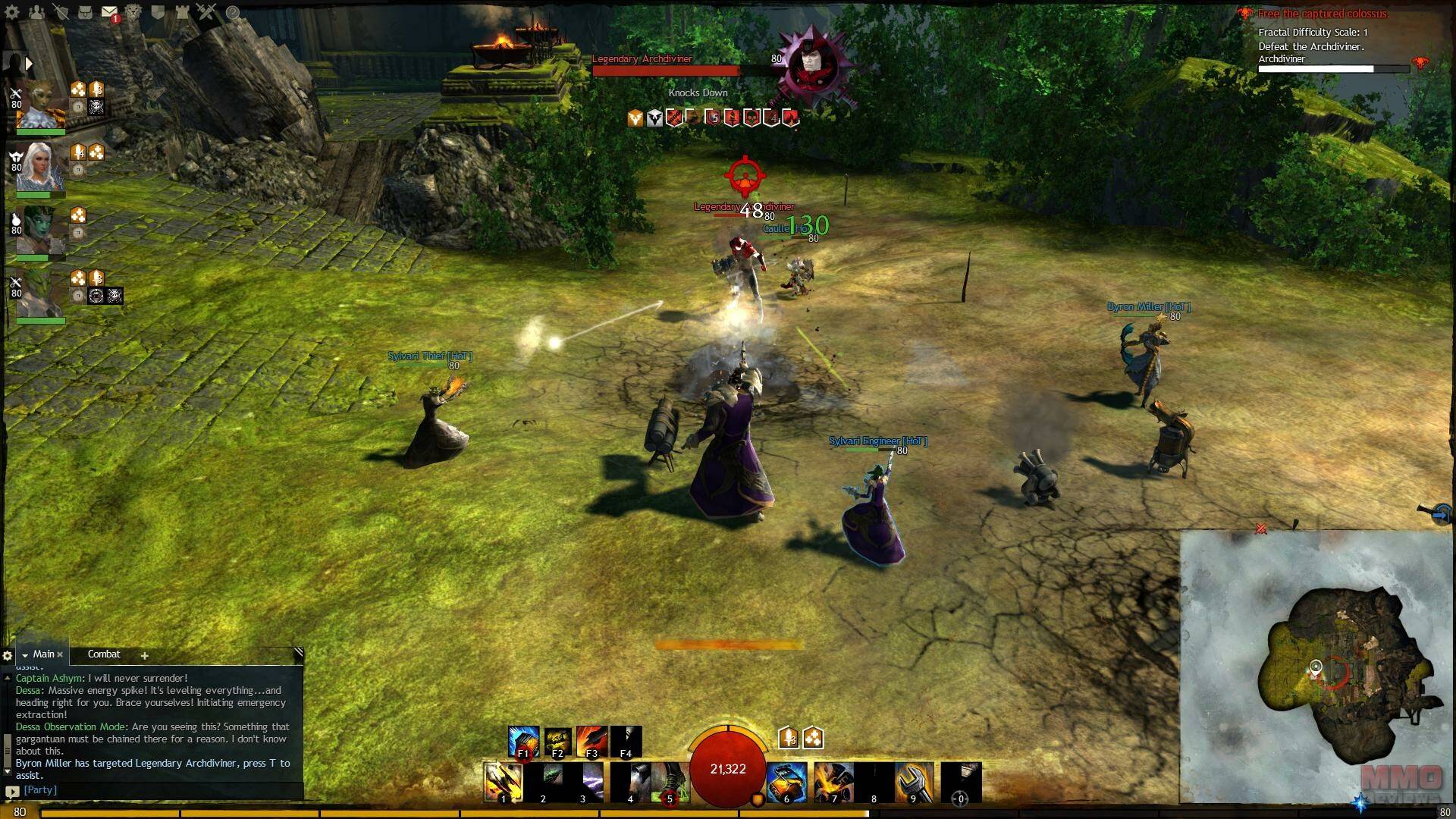This screenshot has width=1456, height=819.
Task: Open the mail envelope with notification
Action: (109, 11)
